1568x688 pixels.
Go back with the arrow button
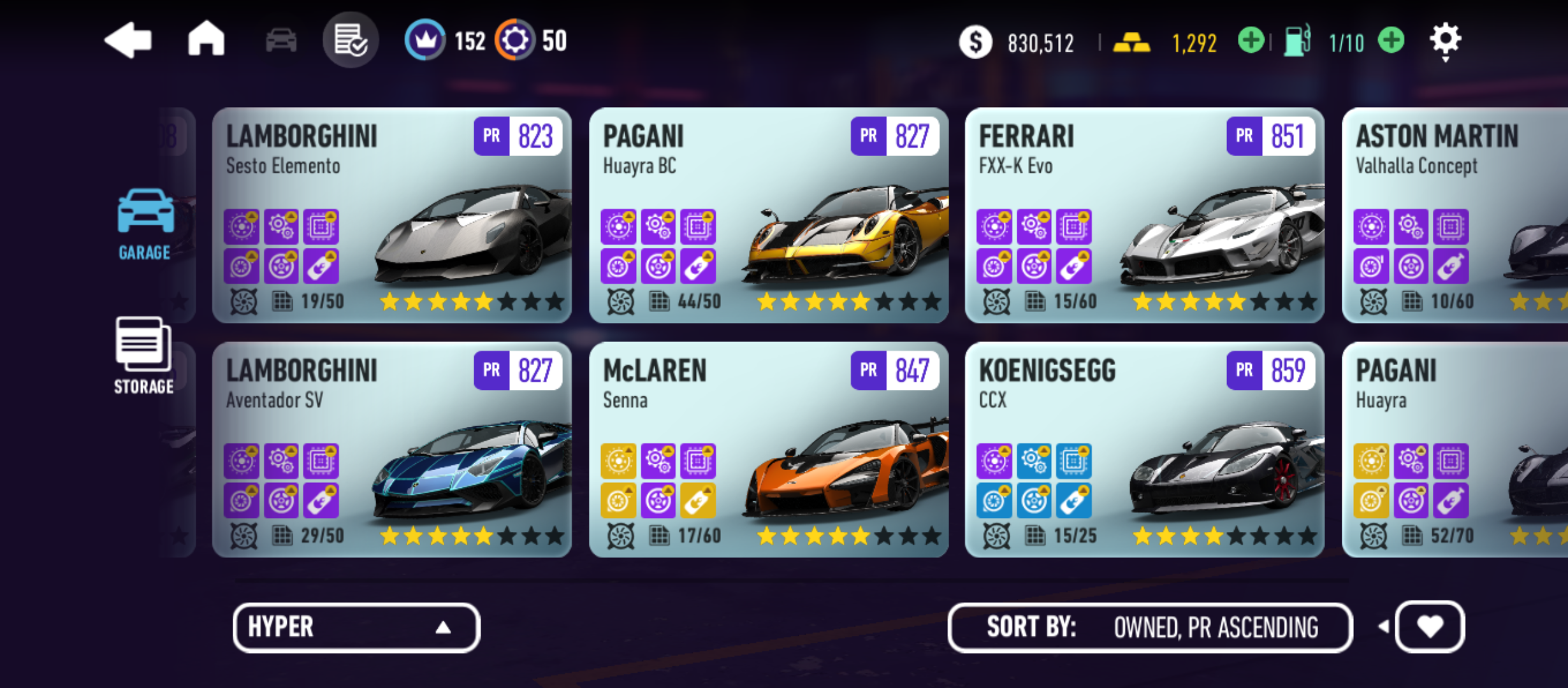point(128,41)
